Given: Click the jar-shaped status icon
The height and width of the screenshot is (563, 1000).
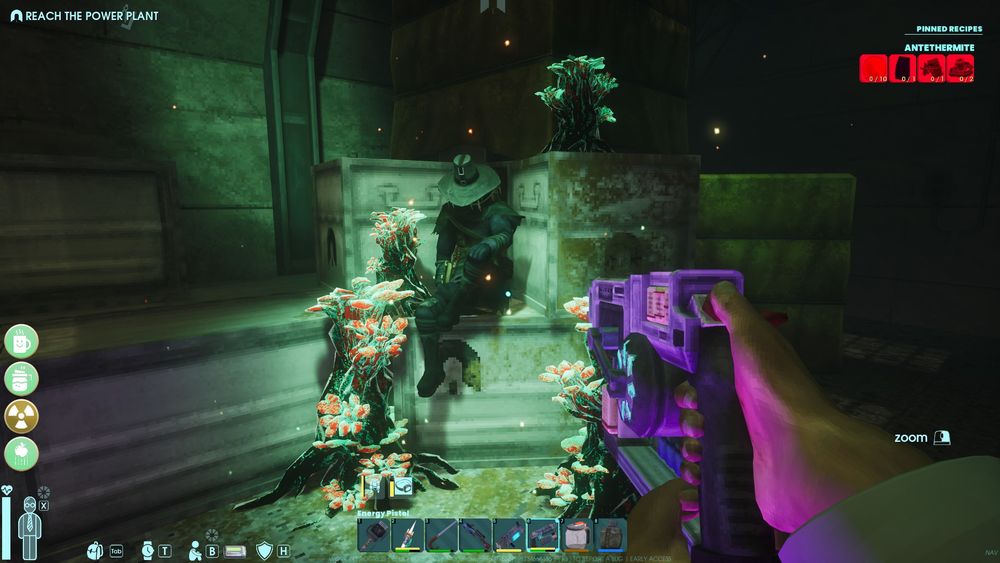Looking at the screenshot, I should click(x=21, y=379).
